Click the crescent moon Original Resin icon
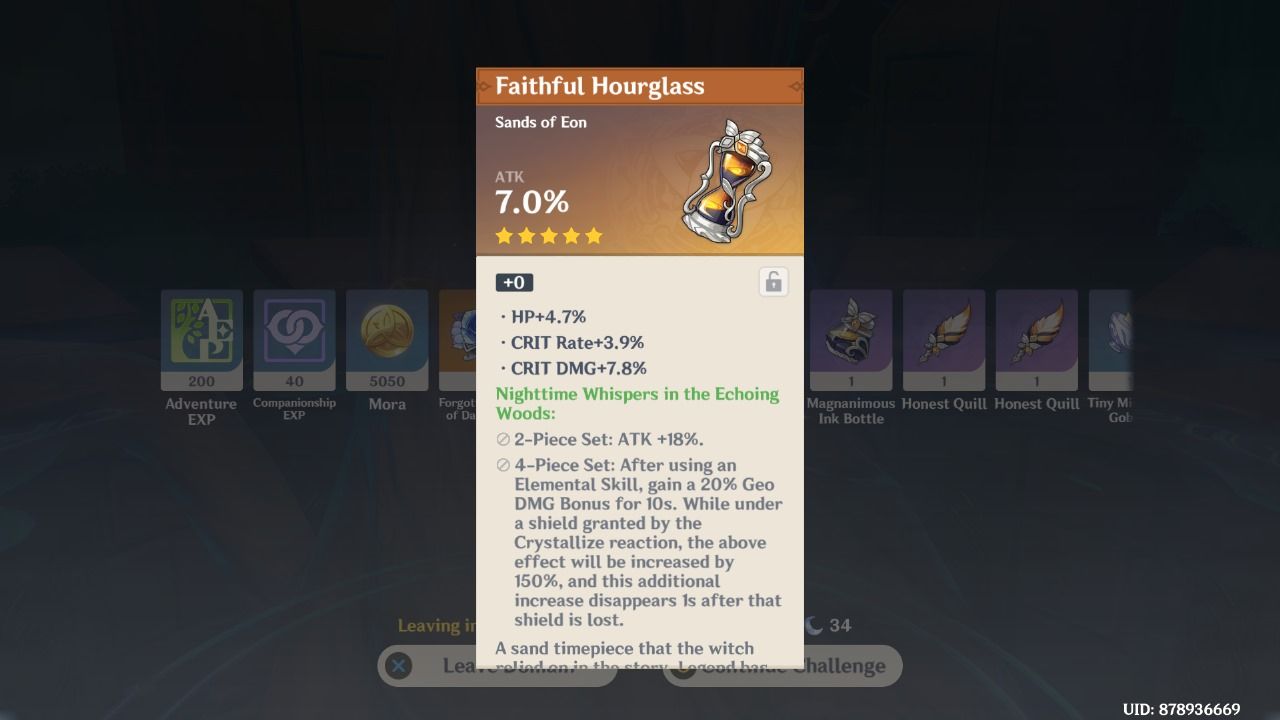Image resolution: width=1280 pixels, height=720 pixels. [x=815, y=625]
